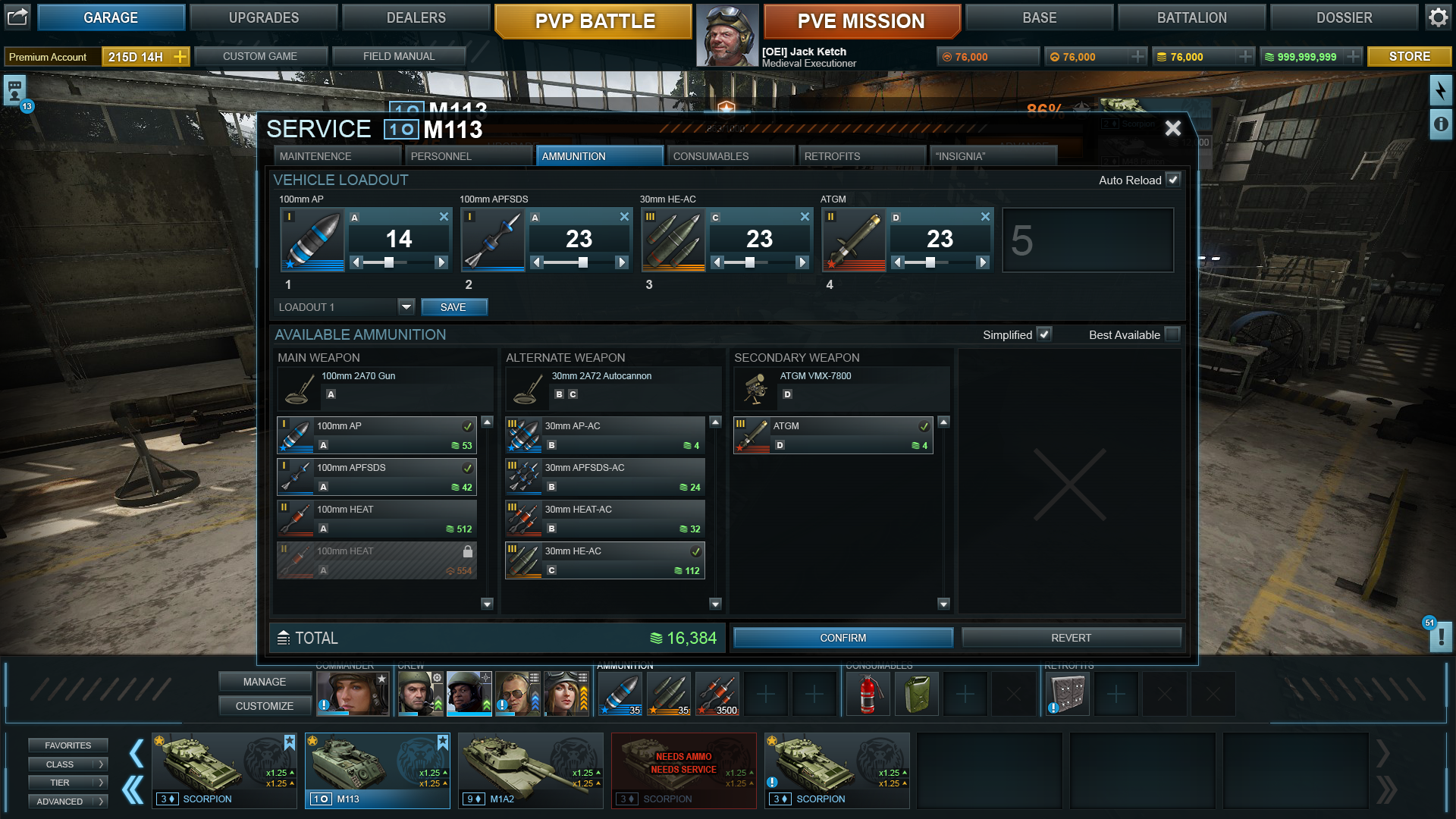Enable the Best Available option
1456x819 pixels.
tap(1172, 334)
